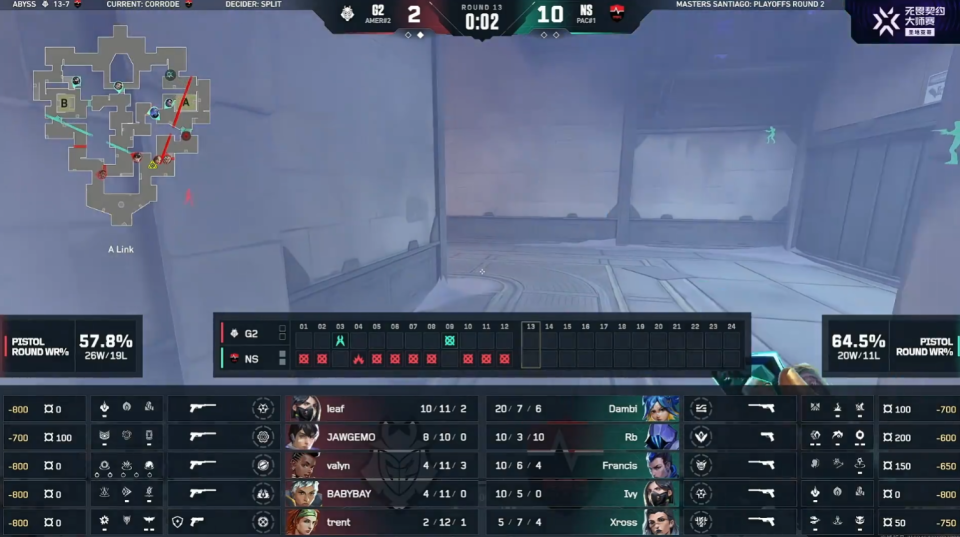Select the NS row label in round timeline

pyautogui.click(x=245, y=358)
